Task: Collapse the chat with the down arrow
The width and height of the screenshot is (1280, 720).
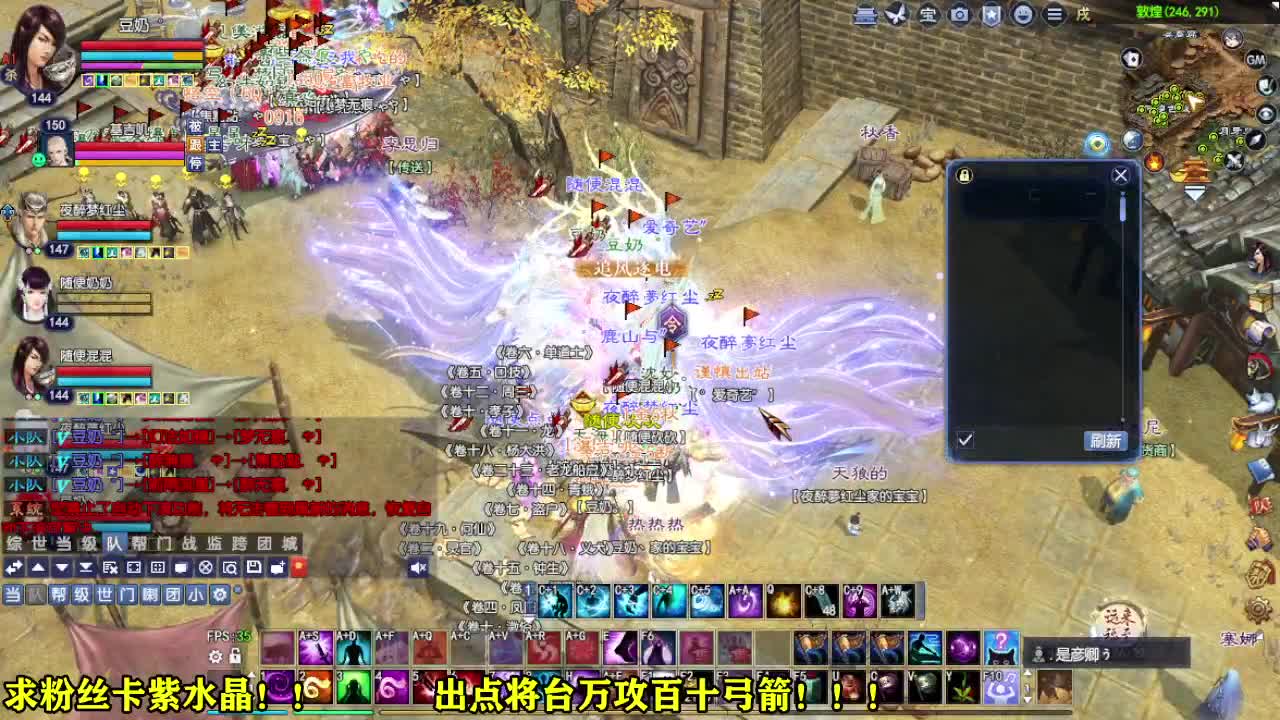Action: click(59, 566)
